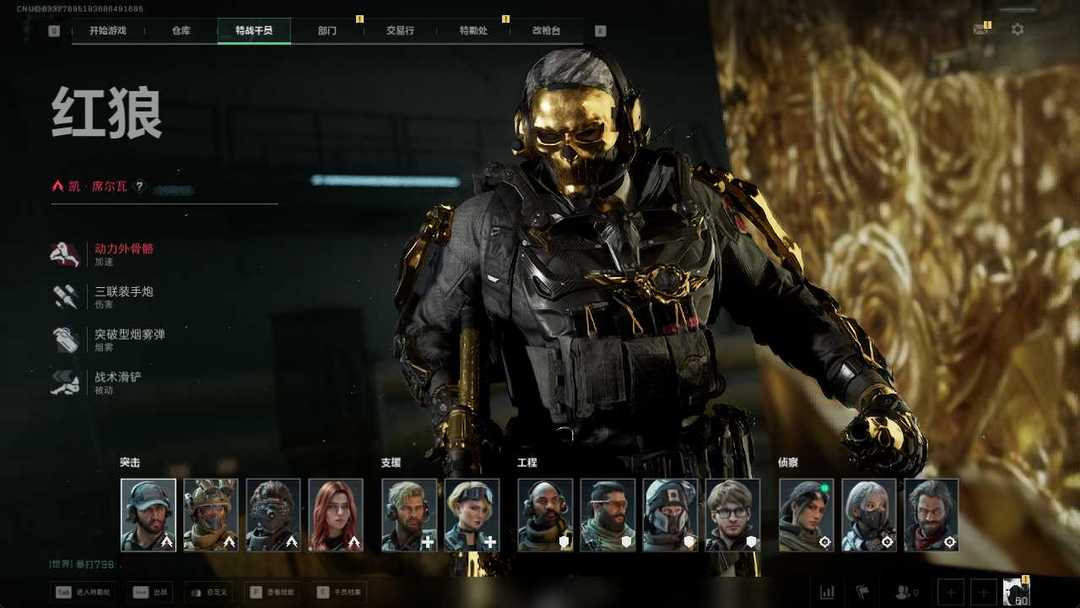Viewport: 1080px width, 608px height.
Task: Select the blonde support operator with goggles
Action: click(x=471, y=515)
